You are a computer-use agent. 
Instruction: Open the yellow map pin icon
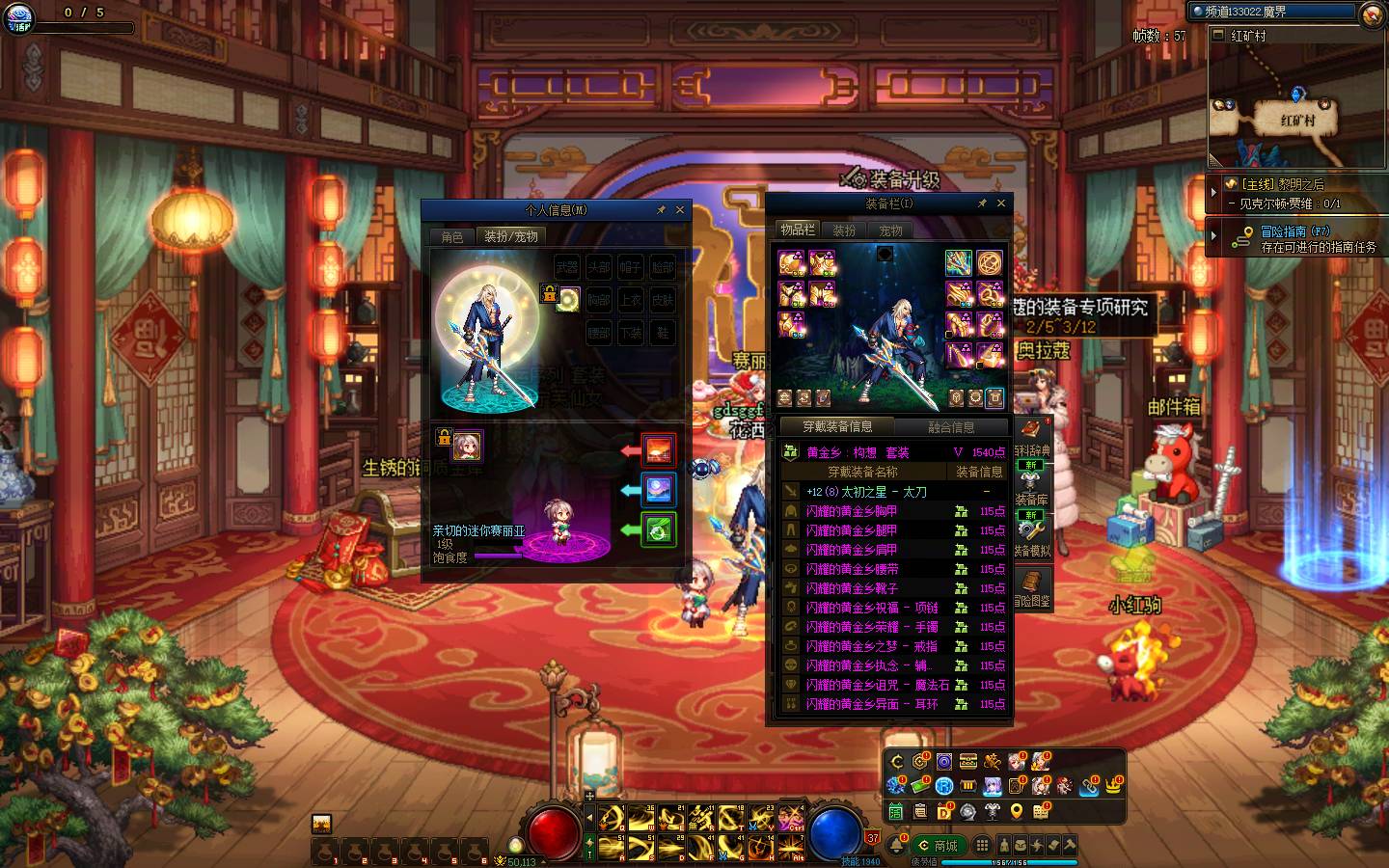click(x=1017, y=812)
